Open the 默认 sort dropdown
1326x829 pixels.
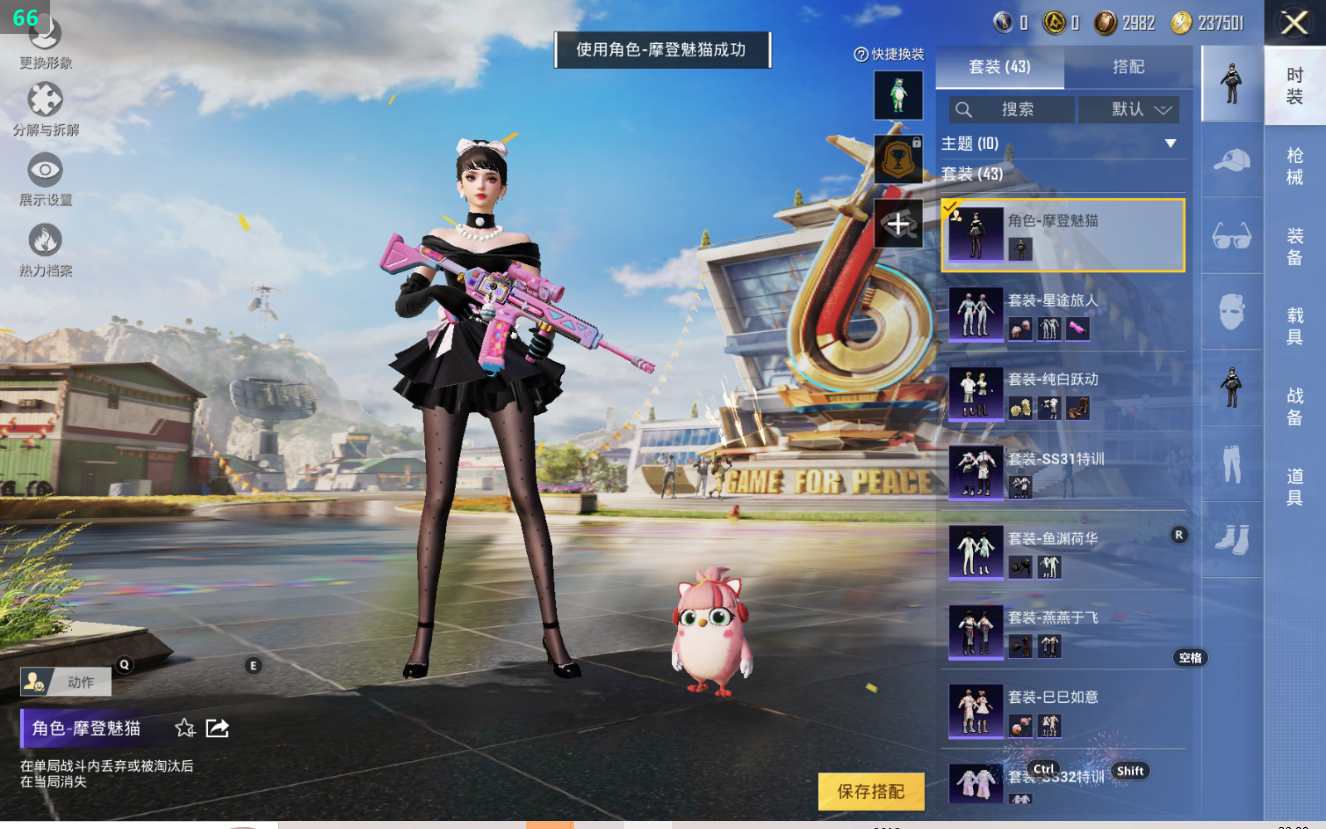[1129, 110]
